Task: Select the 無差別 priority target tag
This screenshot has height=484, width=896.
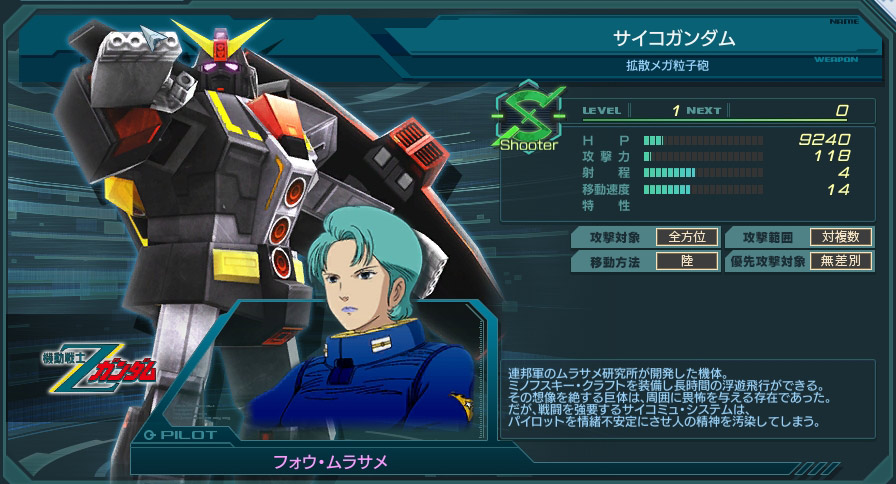Action: click(x=841, y=262)
